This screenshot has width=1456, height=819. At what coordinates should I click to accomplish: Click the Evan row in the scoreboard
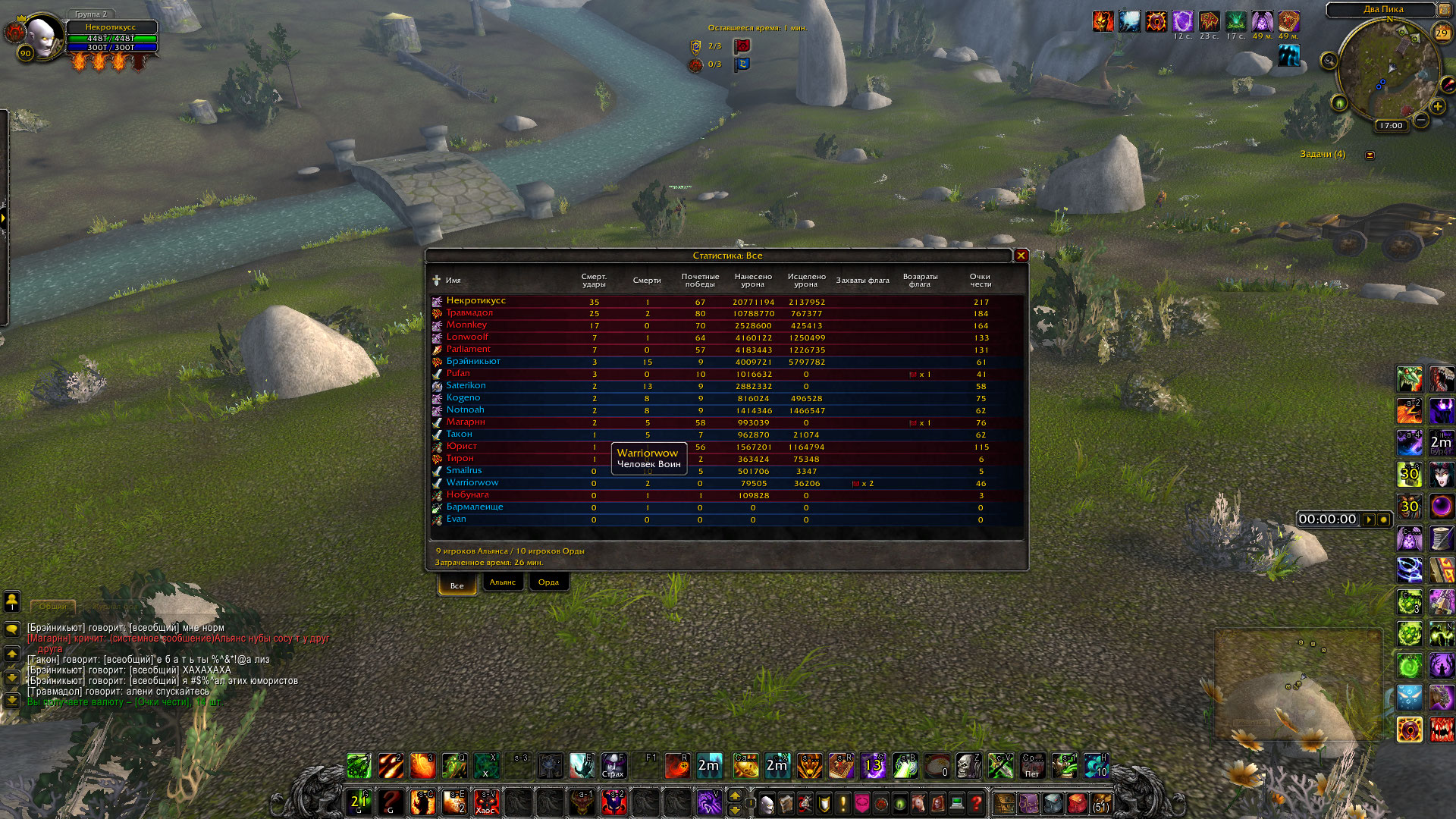click(x=457, y=519)
